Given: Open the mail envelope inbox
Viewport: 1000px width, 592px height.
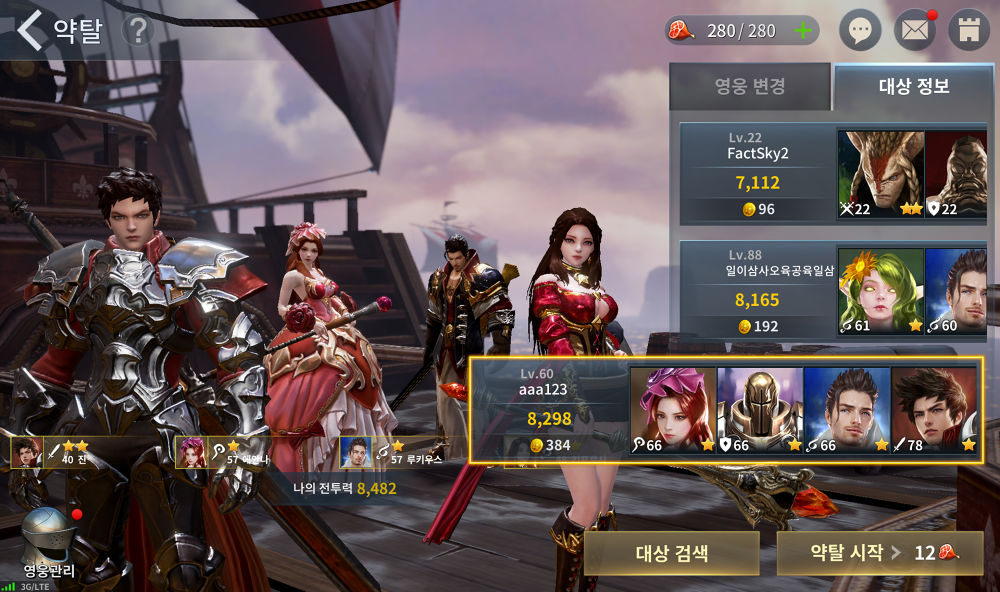Looking at the screenshot, I should (914, 30).
